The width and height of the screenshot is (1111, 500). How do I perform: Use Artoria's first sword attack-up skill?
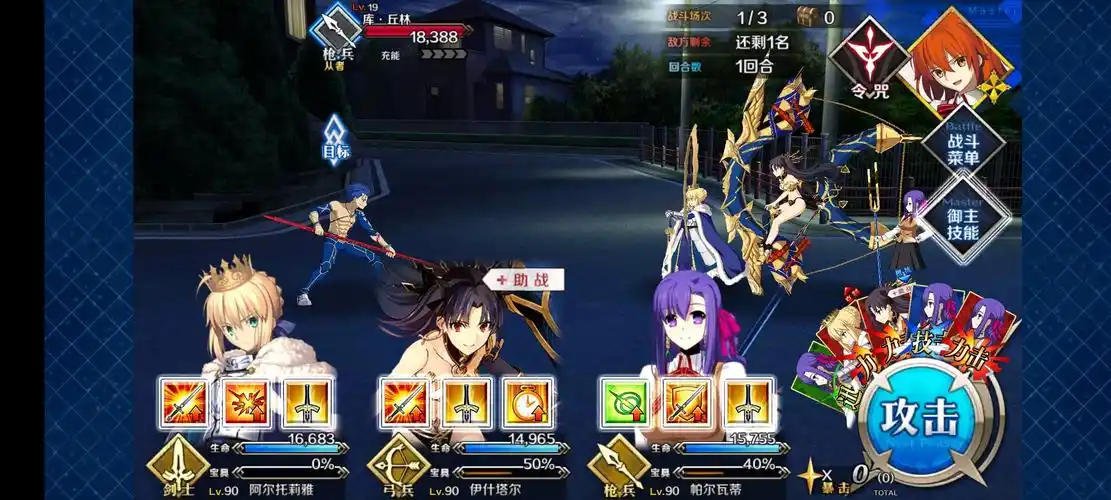coord(185,403)
